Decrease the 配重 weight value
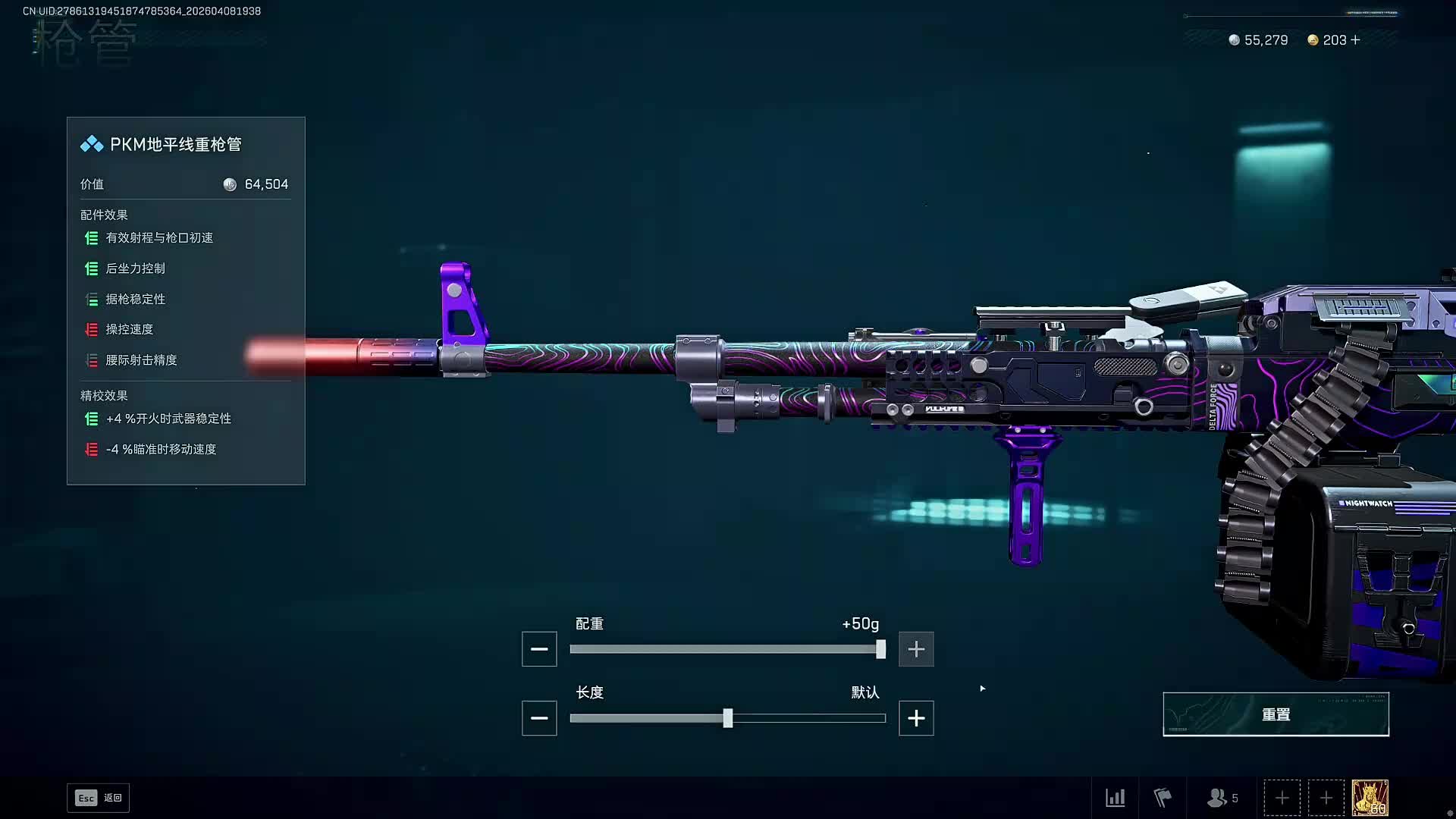Screen dimensions: 1456x819 tap(539, 649)
